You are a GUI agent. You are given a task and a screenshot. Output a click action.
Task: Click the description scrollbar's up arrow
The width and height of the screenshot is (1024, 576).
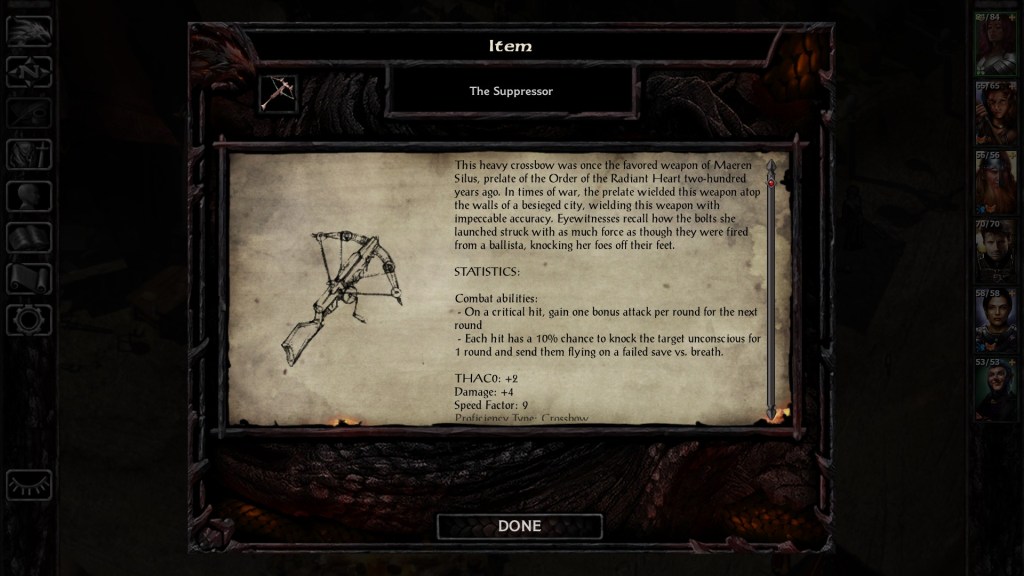coord(771,164)
